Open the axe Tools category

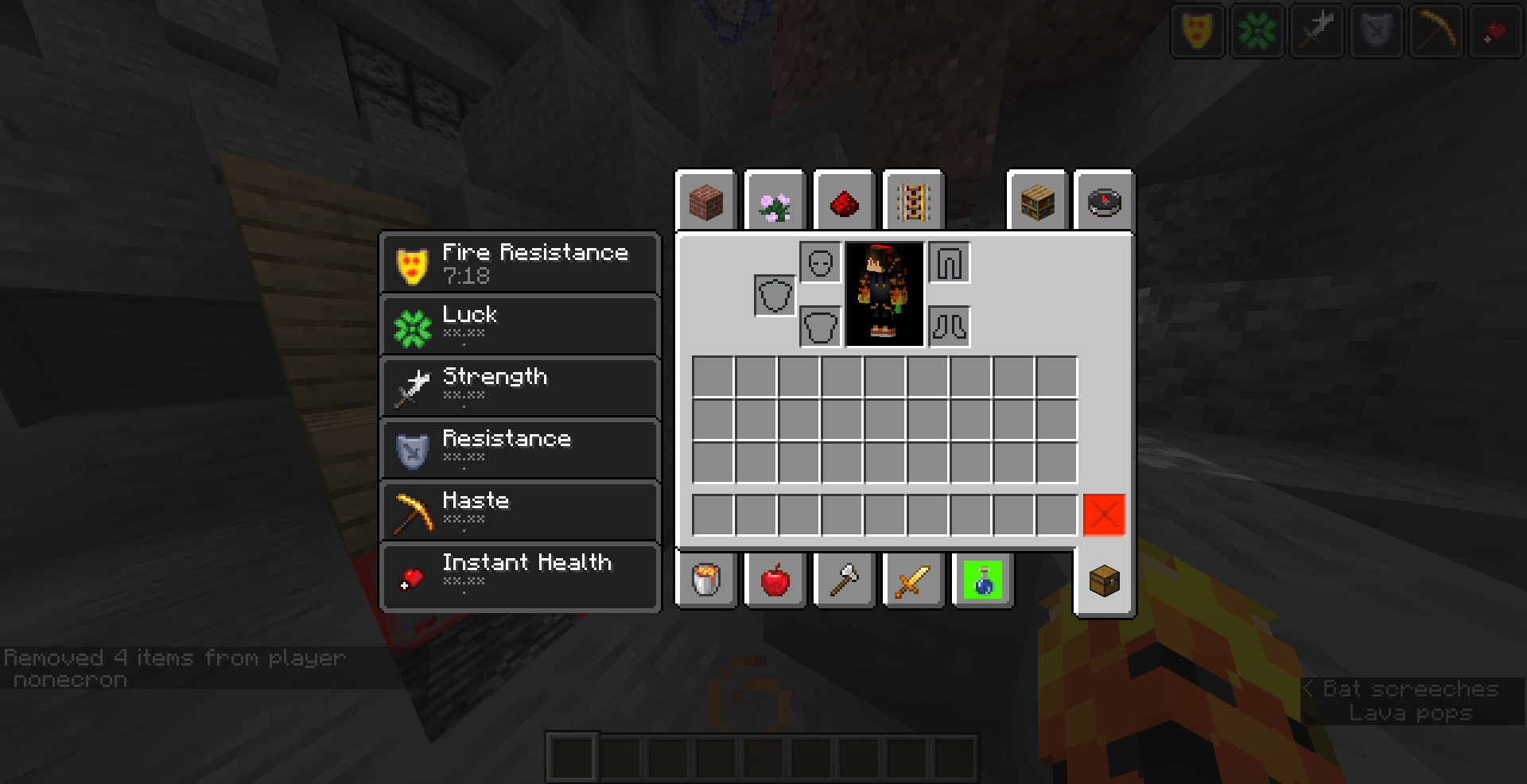pyautogui.click(x=844, y=580)
